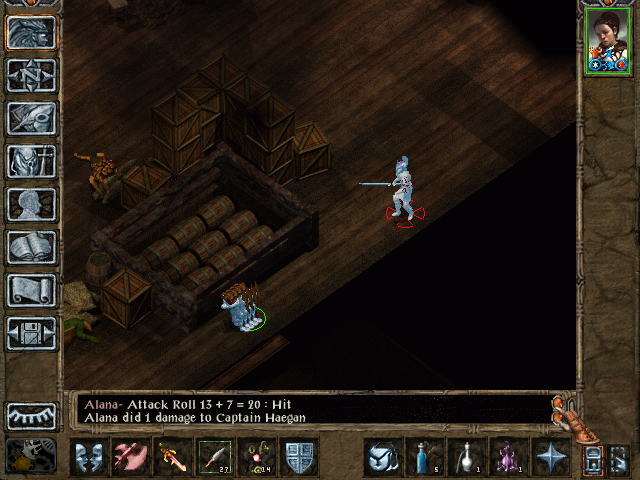Open options via the floppy disk button

(x=31, y=333)
